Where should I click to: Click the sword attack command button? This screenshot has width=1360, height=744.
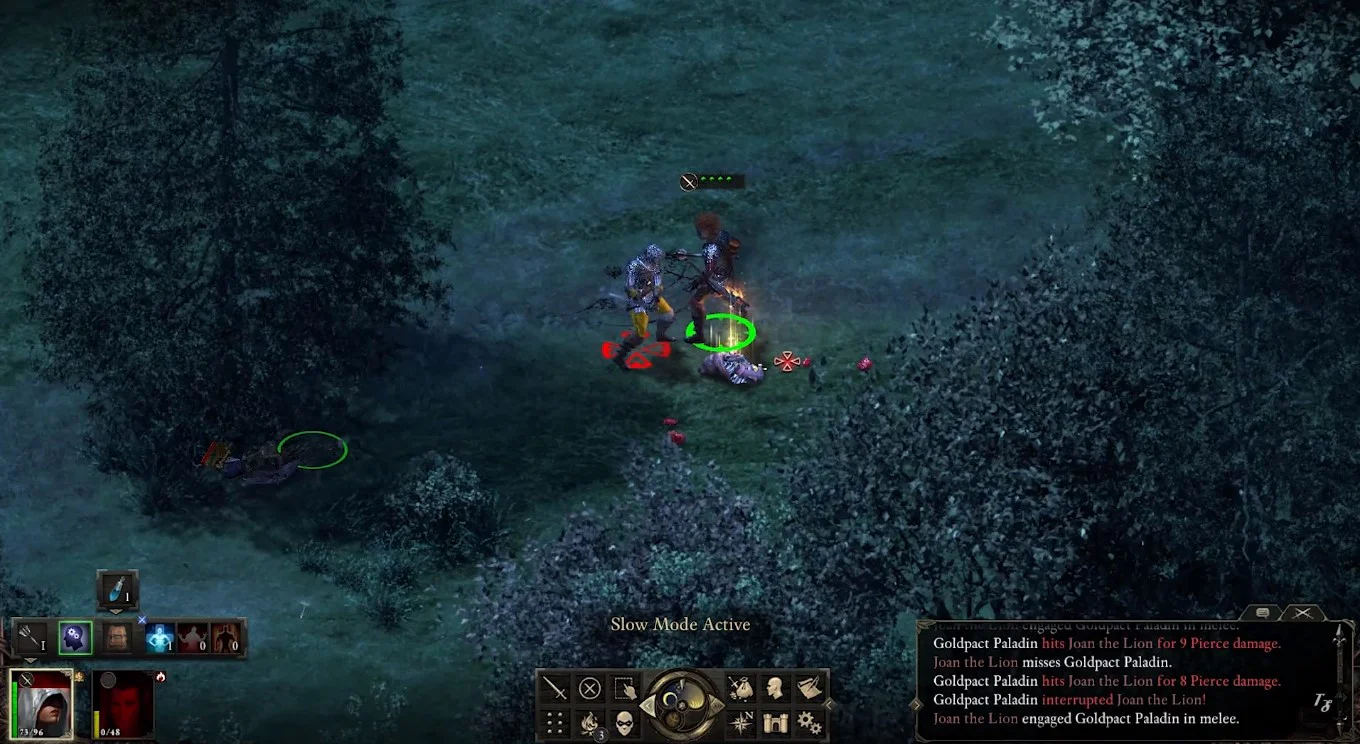(x=554, y=688)
